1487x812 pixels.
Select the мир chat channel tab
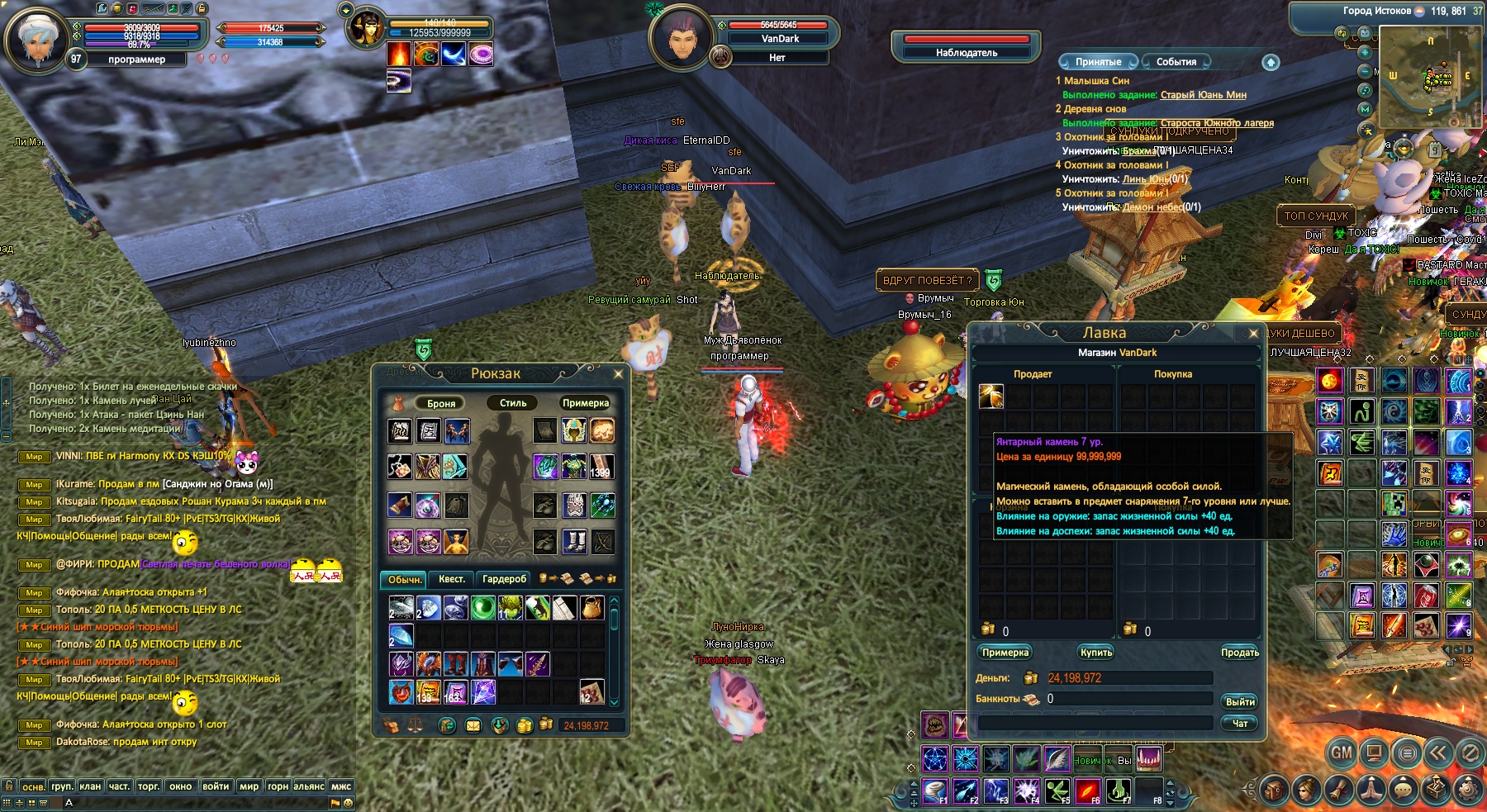[249, 786]
